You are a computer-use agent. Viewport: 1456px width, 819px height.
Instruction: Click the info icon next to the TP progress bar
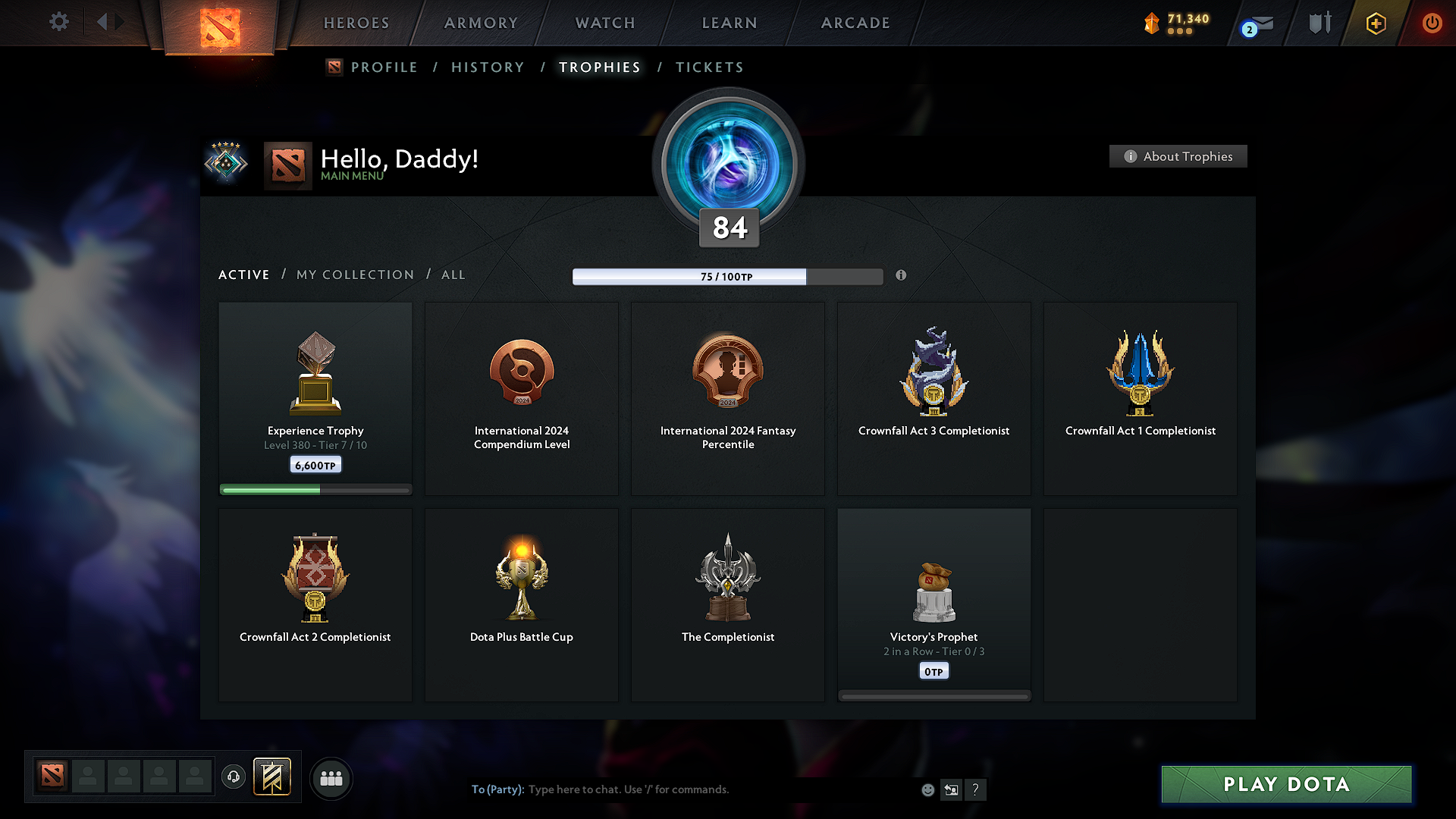[x=901, y=276]
